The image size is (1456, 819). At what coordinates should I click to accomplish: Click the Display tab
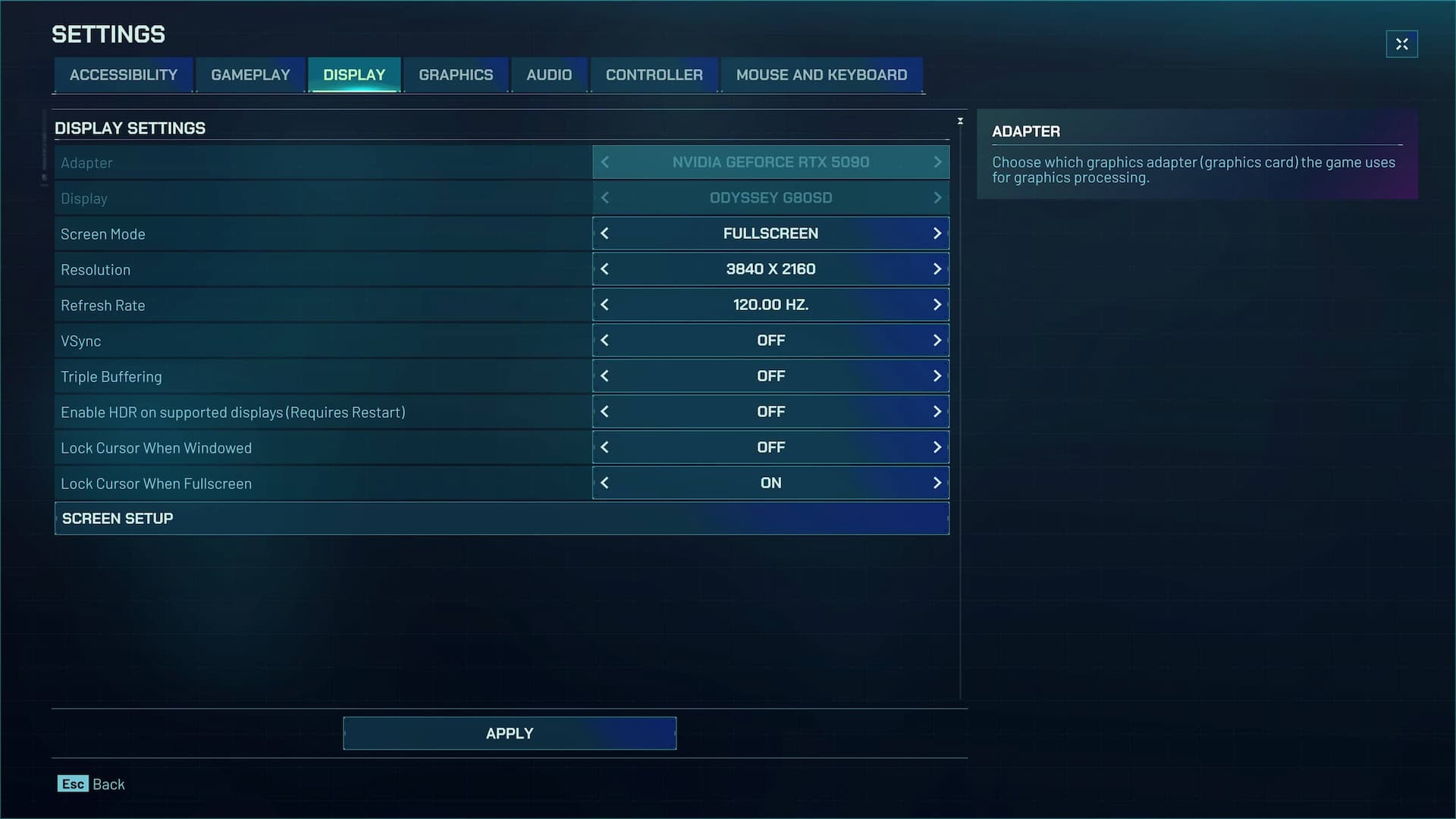(354, 75)
